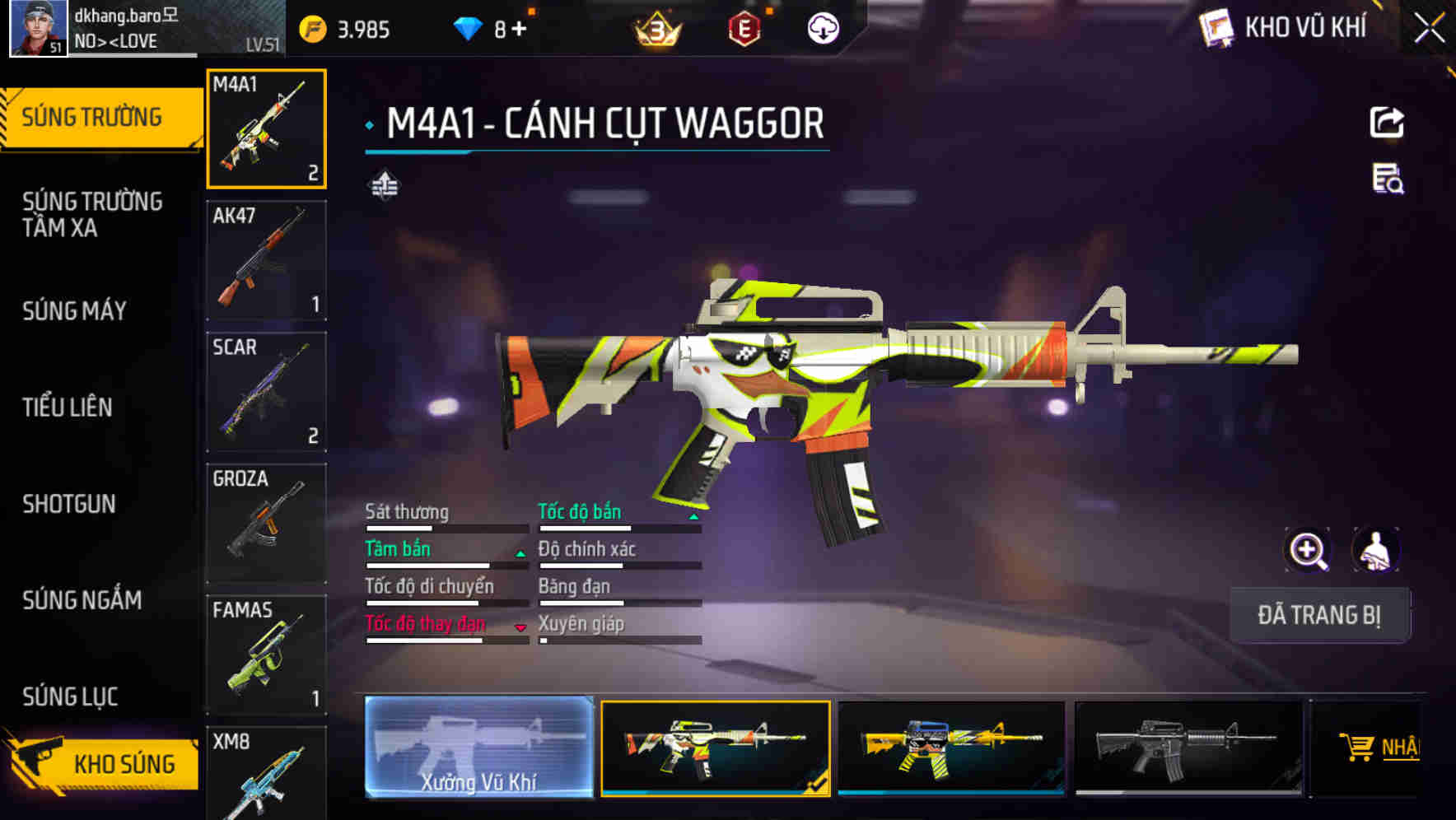Choose the AK47 weapon tile

point(266,260)
